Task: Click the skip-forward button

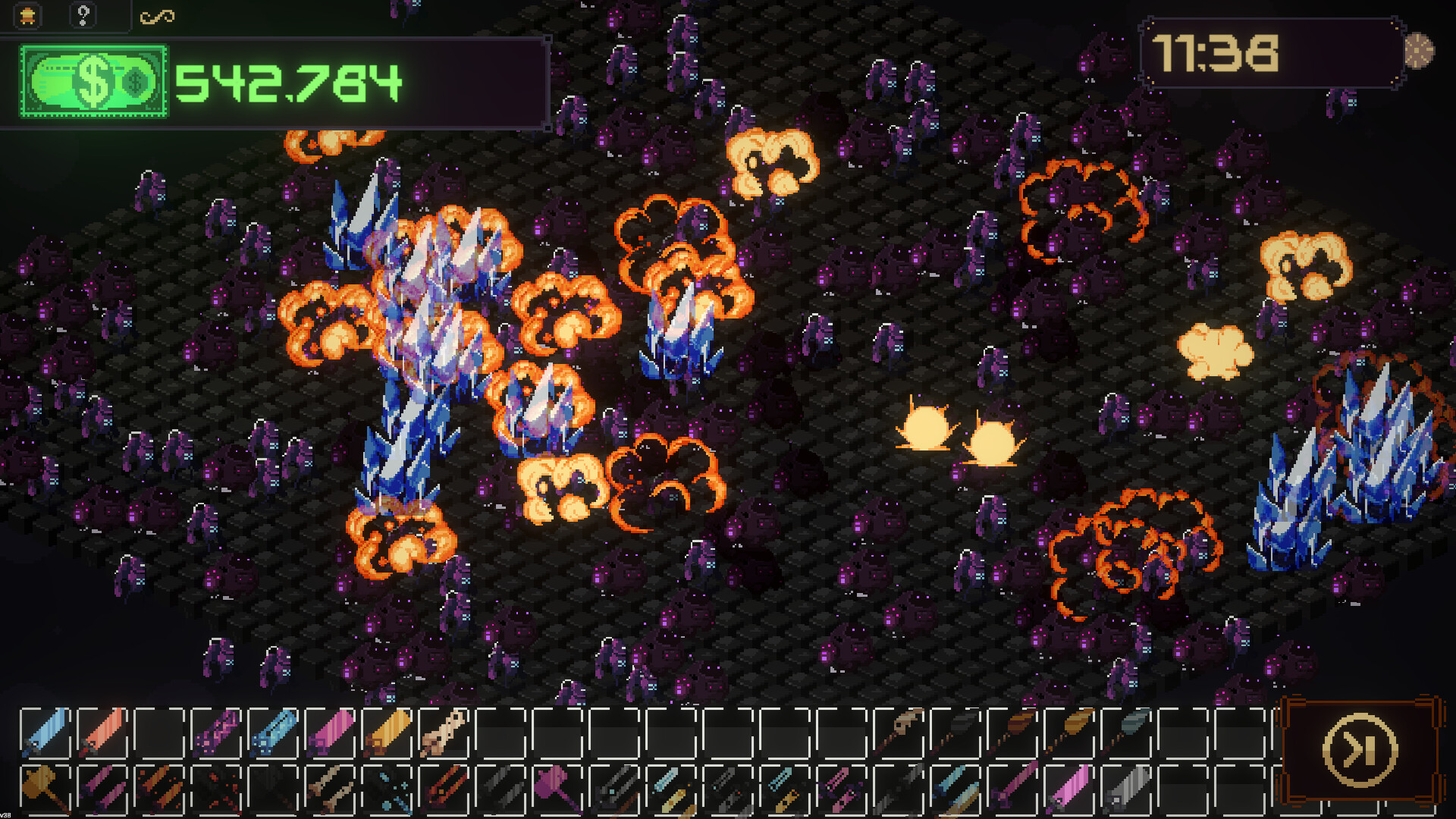Action: 1360,750
